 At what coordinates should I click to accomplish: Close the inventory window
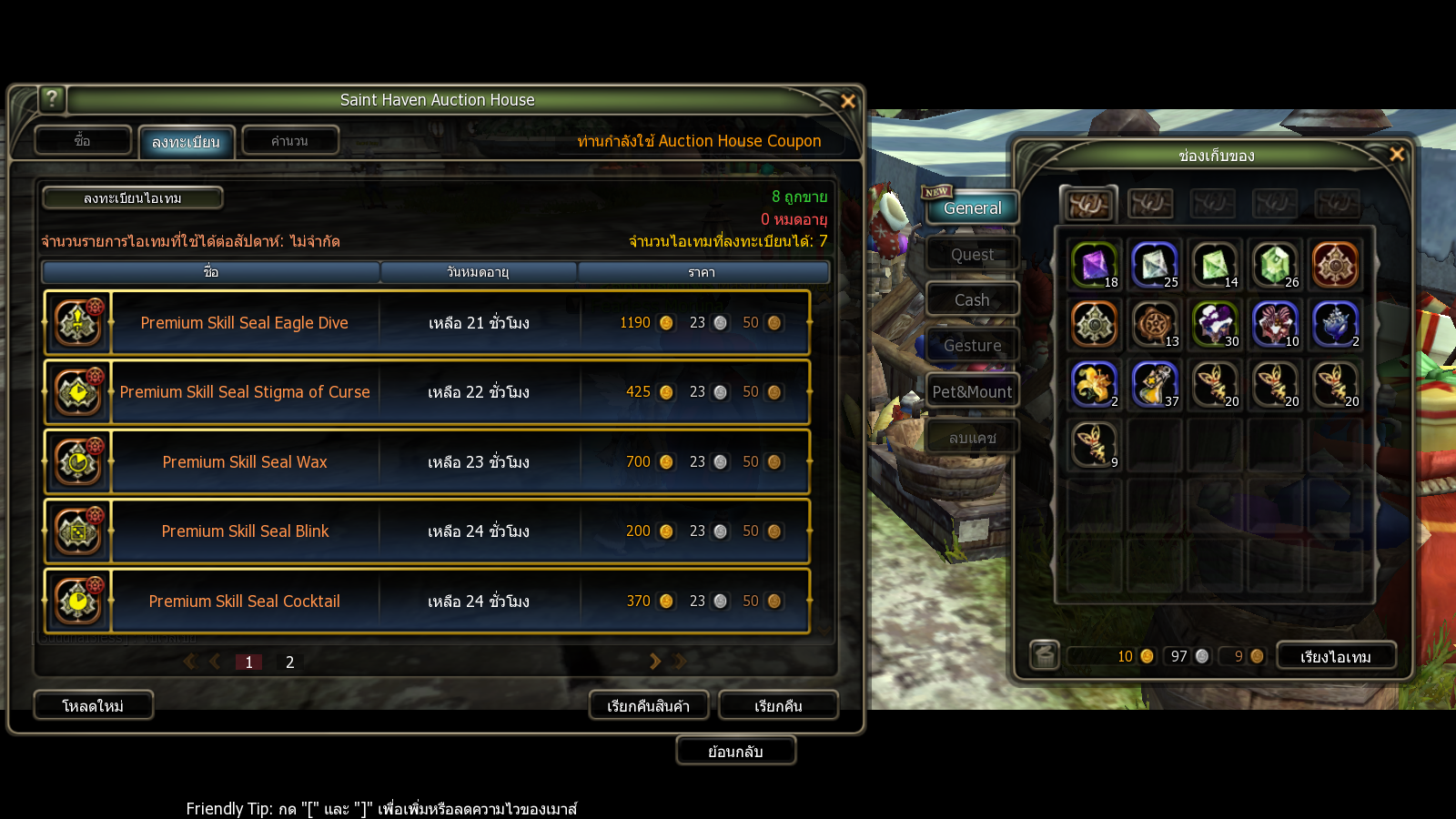coord(1397,155)
